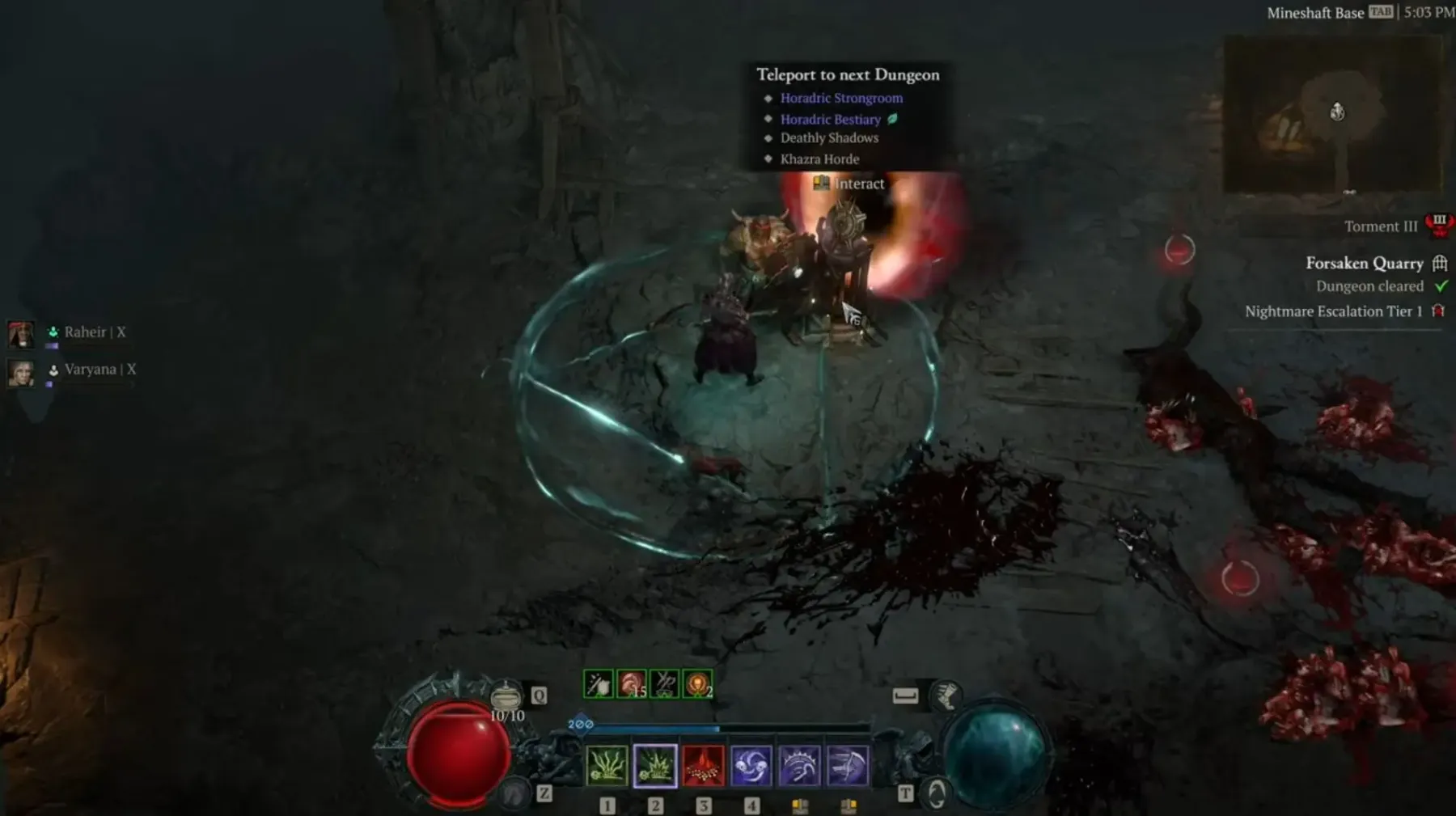Select party member Raheir's portrait

pos(21,333)
